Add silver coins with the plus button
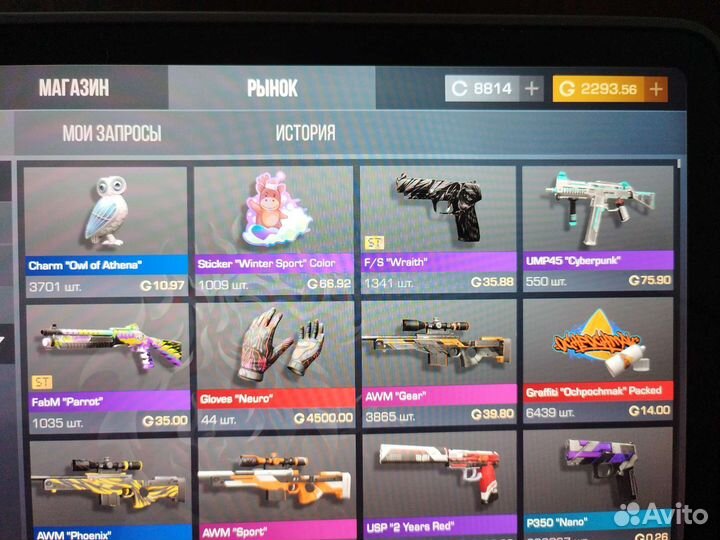Image resolution: width=720 pixels, height=540 pixels. (x=532, y=89)
